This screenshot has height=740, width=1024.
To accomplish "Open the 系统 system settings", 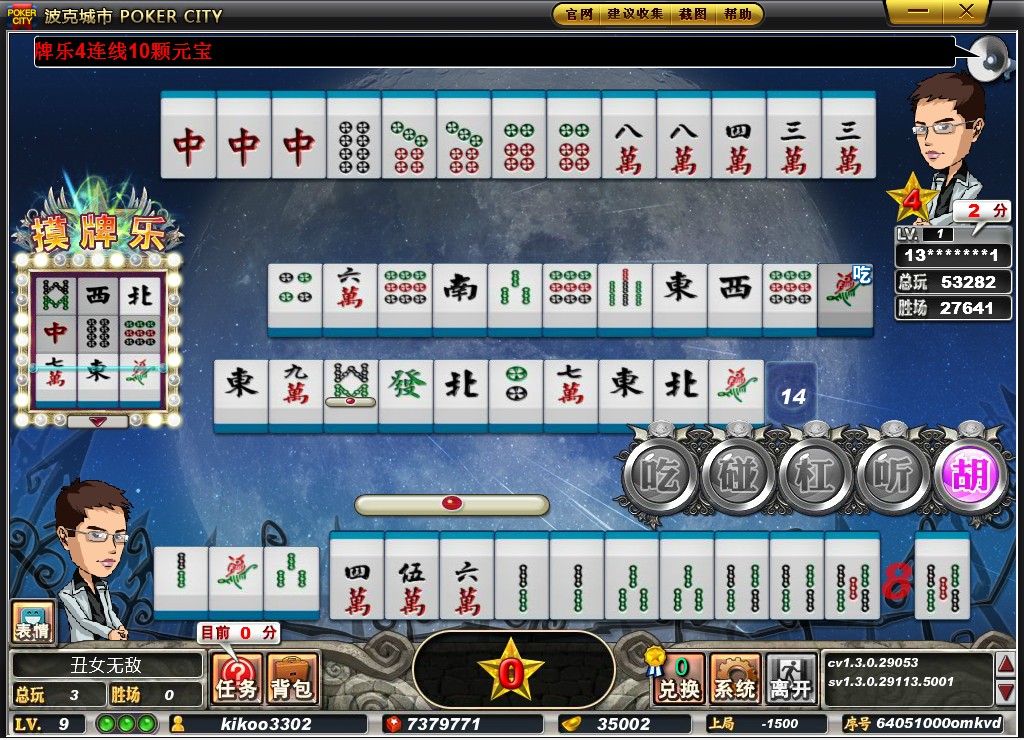I will (735, 679).
